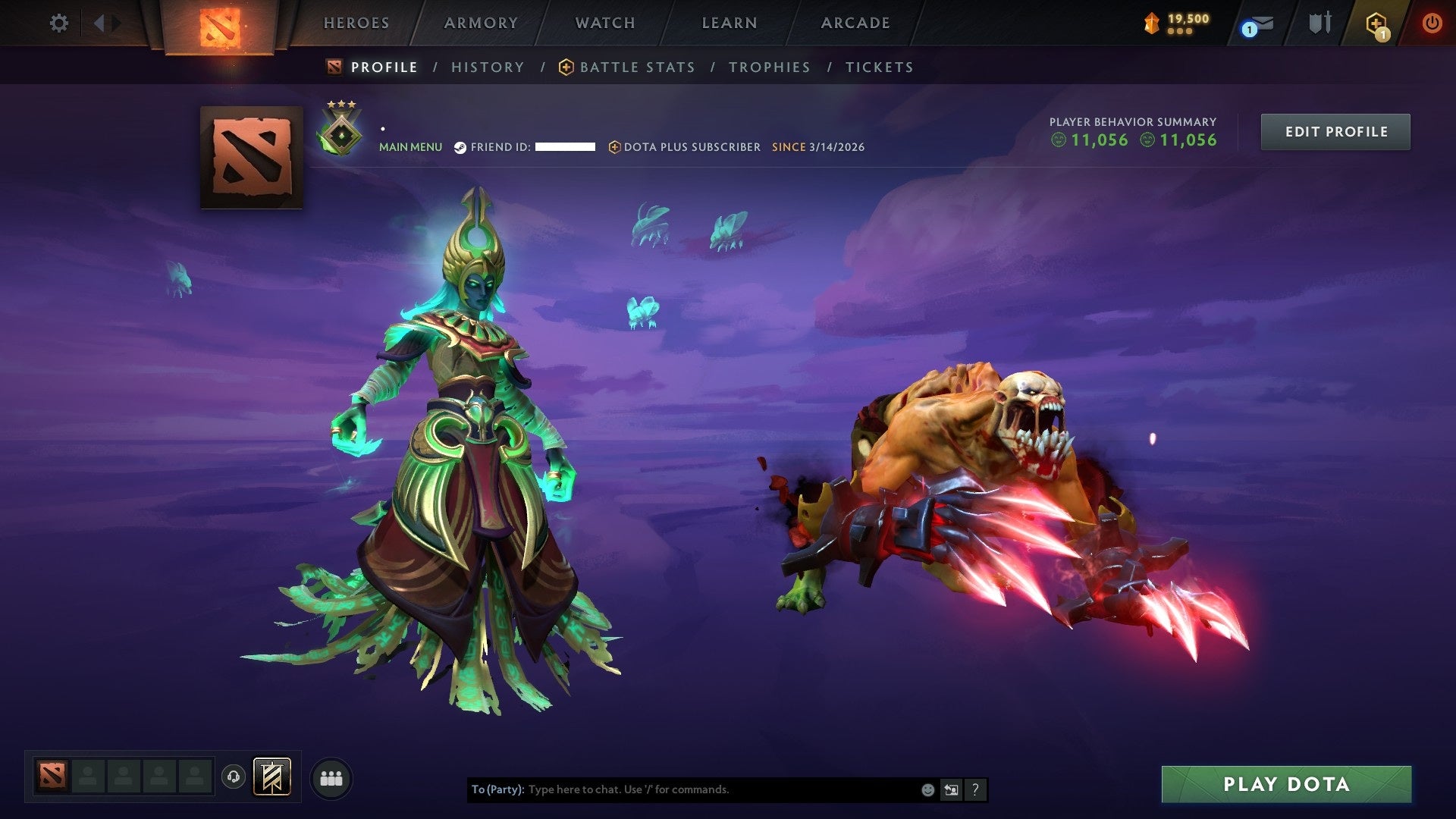Open the armory shield and sword icon

click(x=1318, y=23)
